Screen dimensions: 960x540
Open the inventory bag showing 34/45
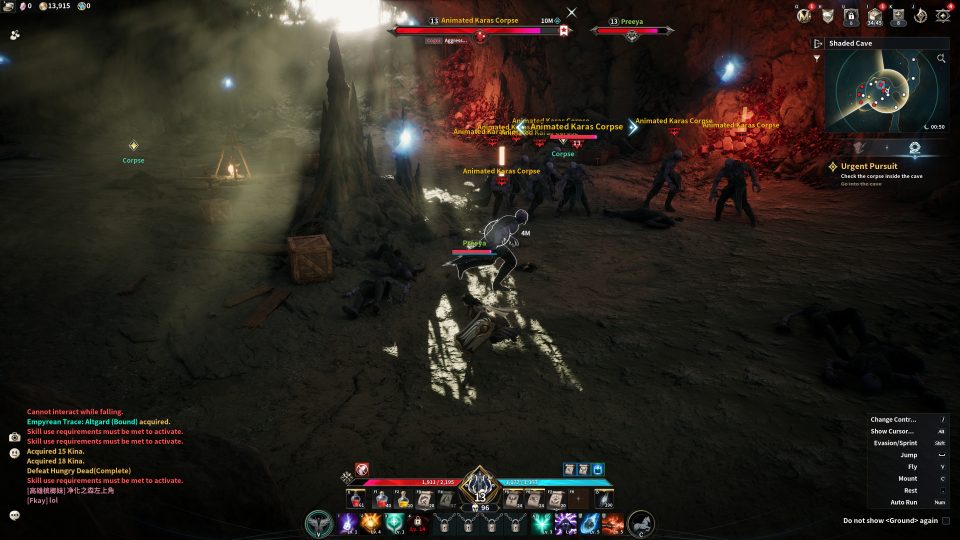[x=875, y=16]
